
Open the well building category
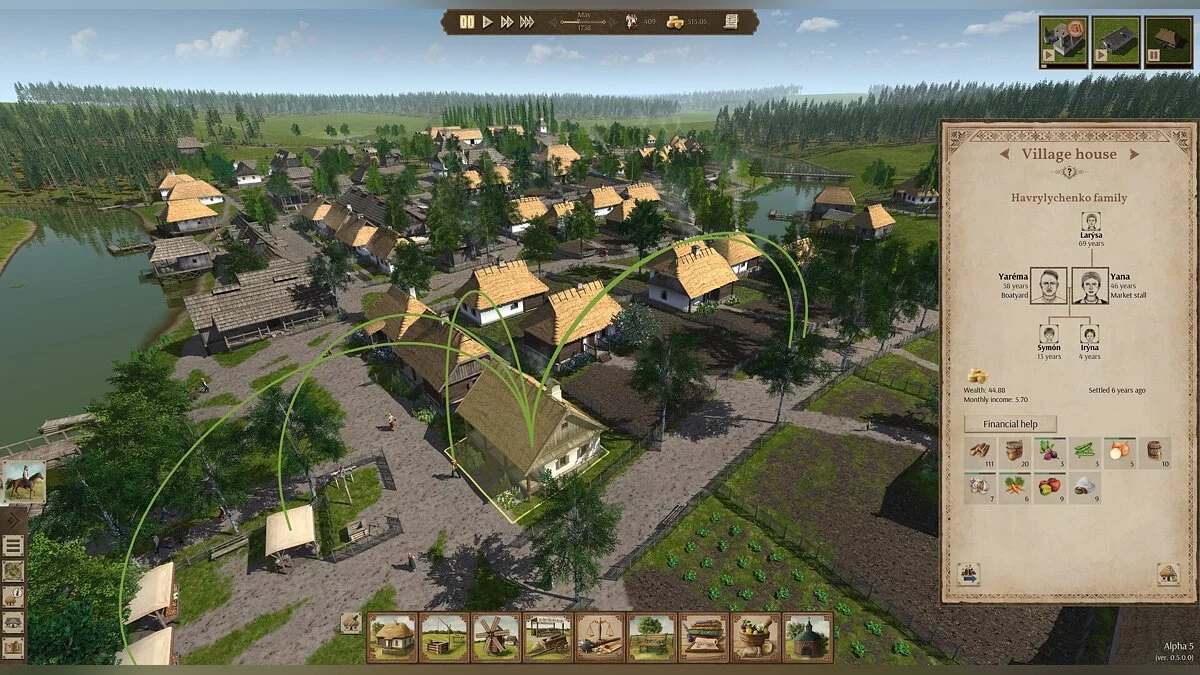[x=444, y=637]
